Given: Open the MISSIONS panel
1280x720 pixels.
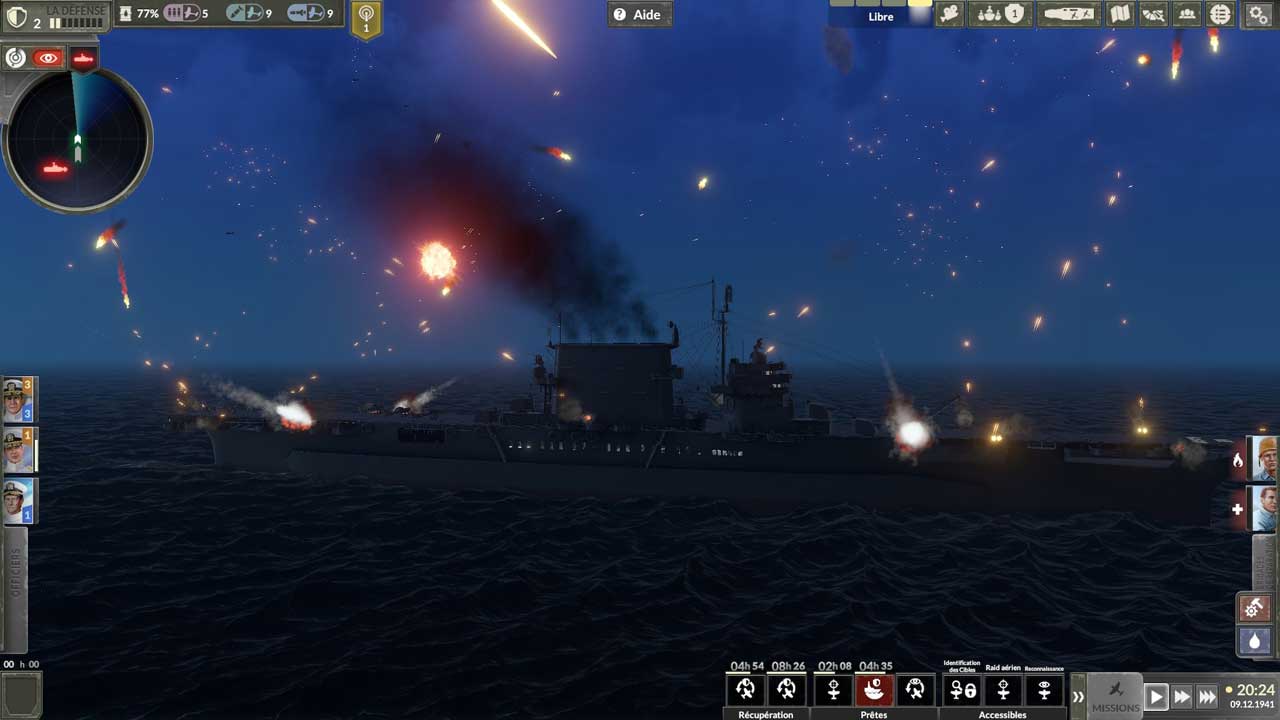Looking at the screenshot, I should point(1114,696).
